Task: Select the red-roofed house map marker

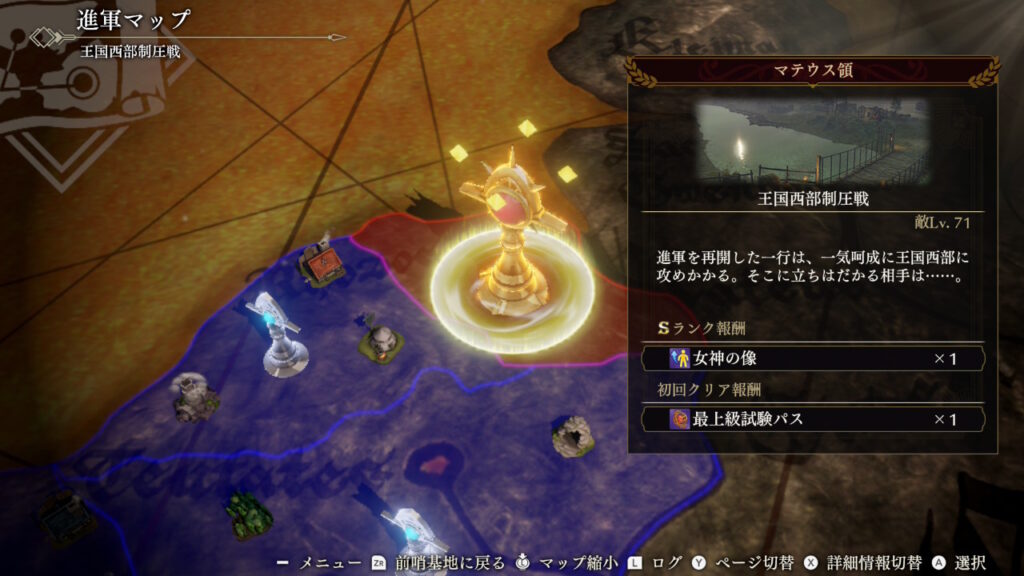Action: pos(323,264)
